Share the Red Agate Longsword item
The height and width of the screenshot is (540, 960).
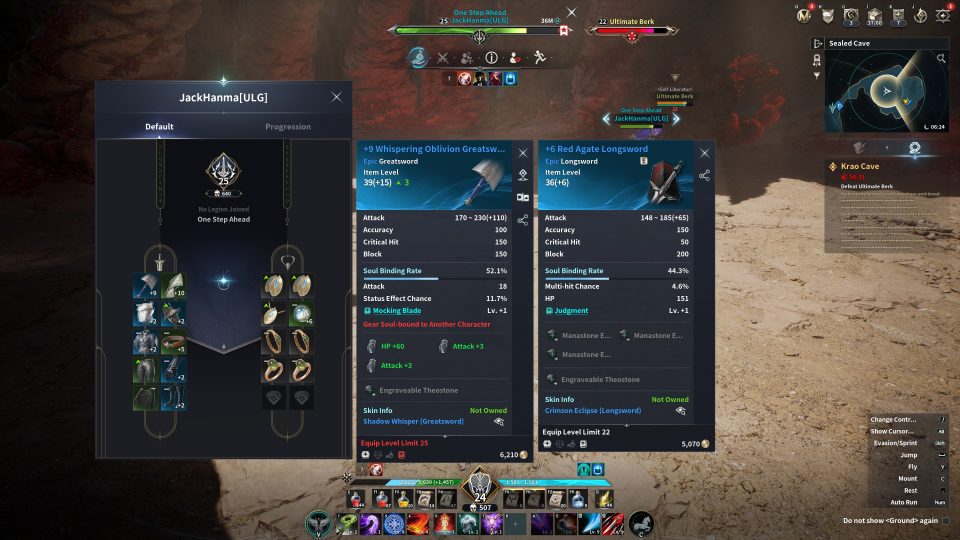pos(705,175)
